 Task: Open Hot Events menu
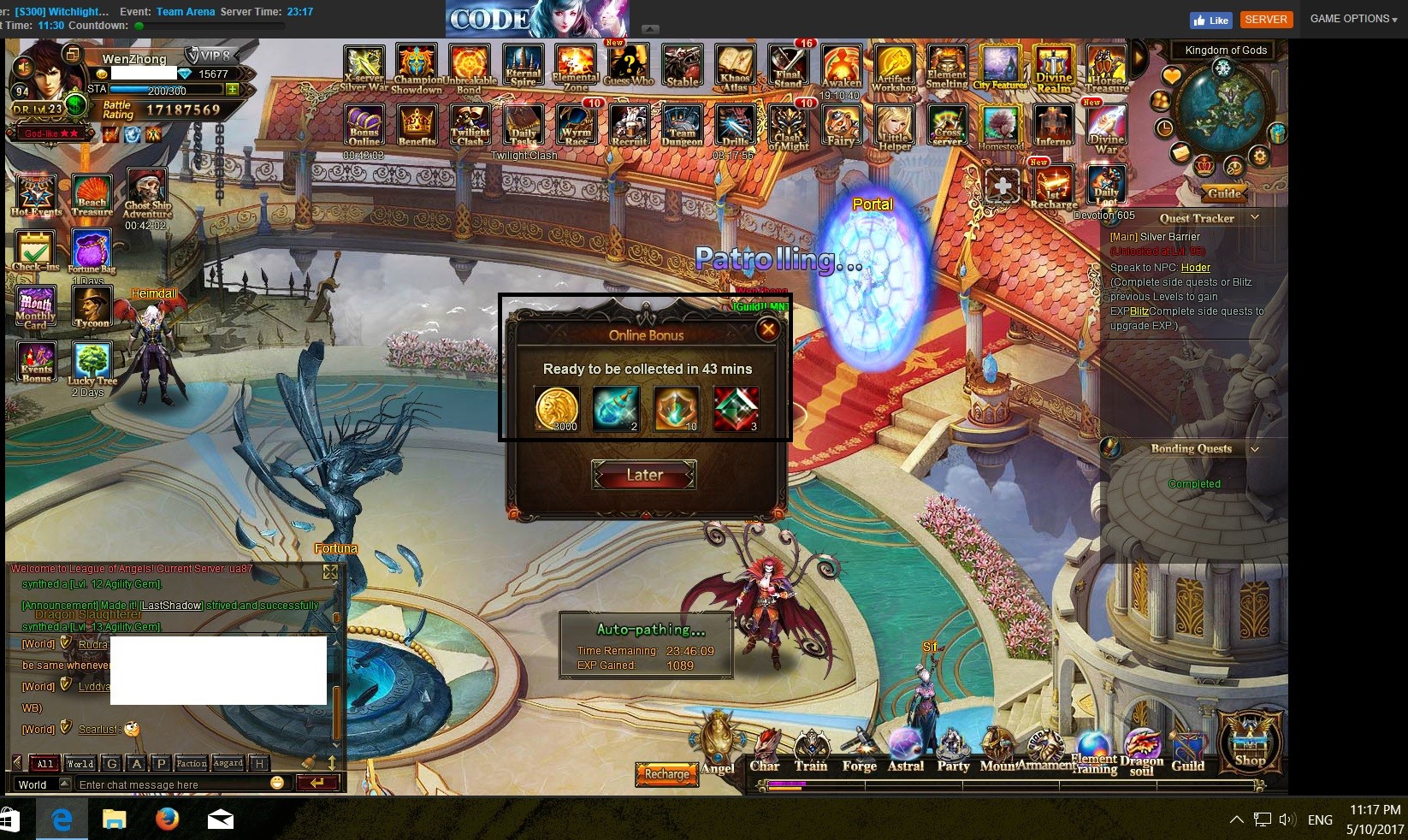(x=36, y=195)
